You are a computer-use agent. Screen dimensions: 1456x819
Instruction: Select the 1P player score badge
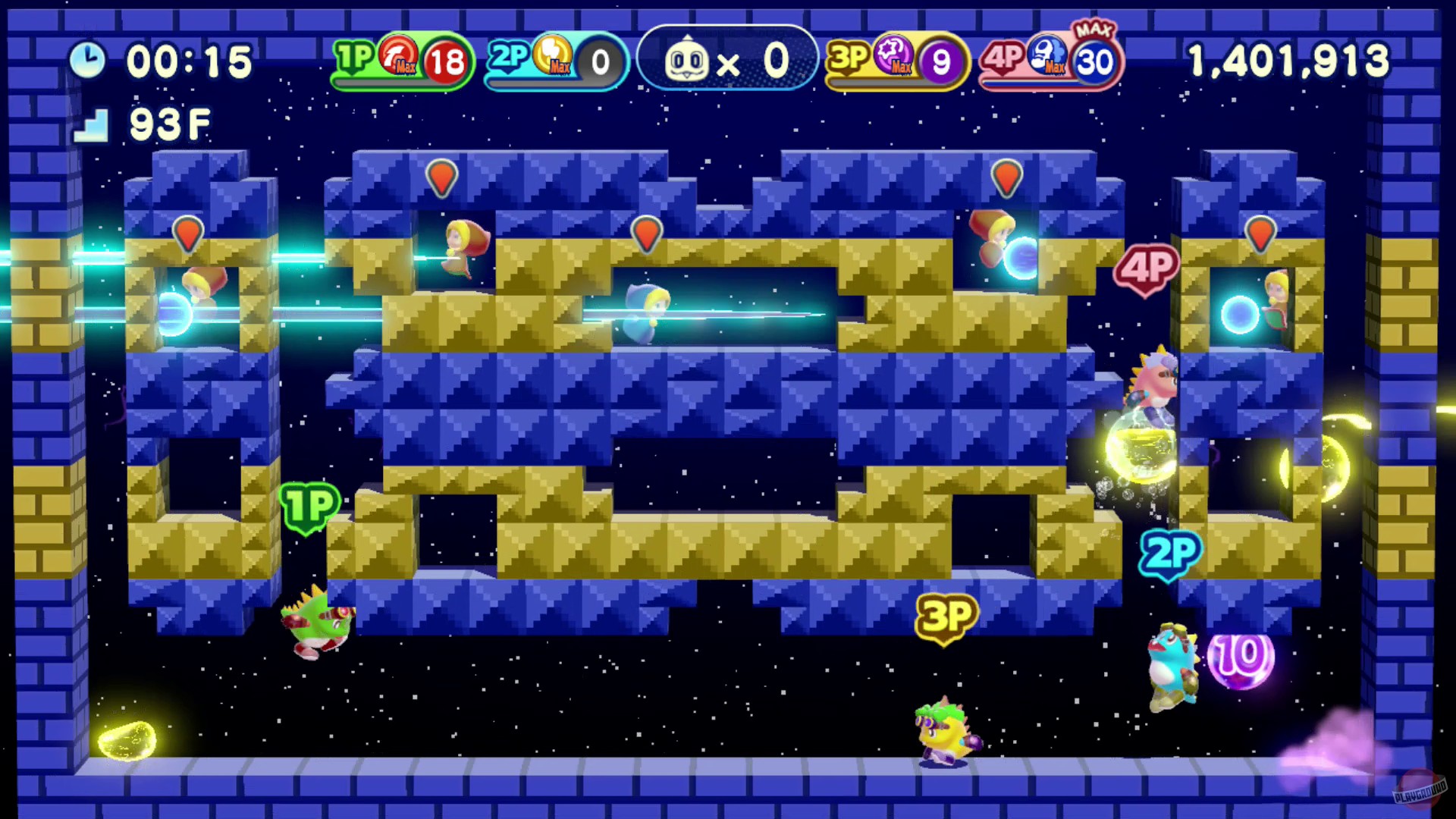(x=402, y=61)
